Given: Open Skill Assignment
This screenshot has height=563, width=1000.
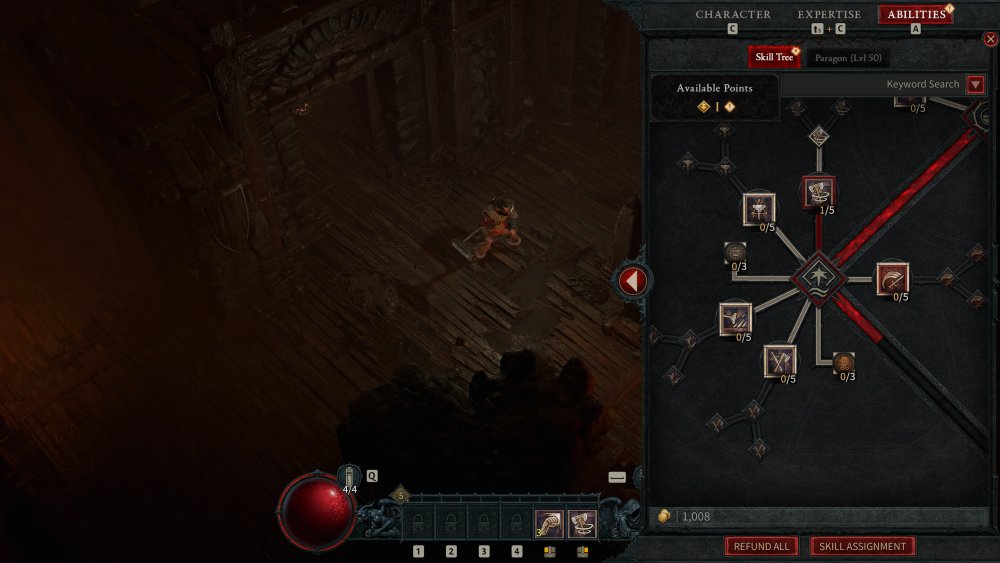Looking at the screenshot, I should tap(862, 547).
